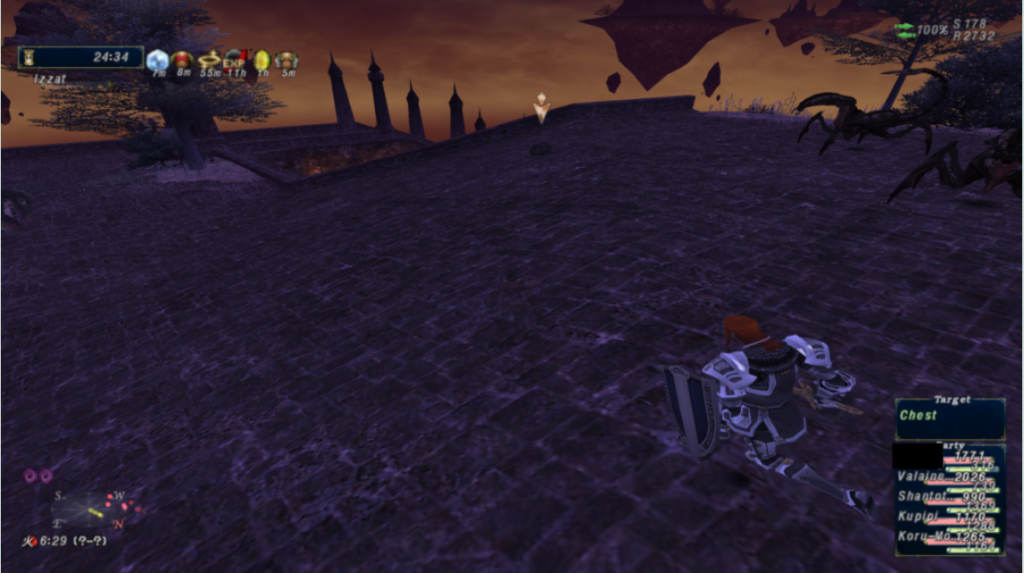
Task: Select the EXP bonus status icon
Action: pos(235,61)
